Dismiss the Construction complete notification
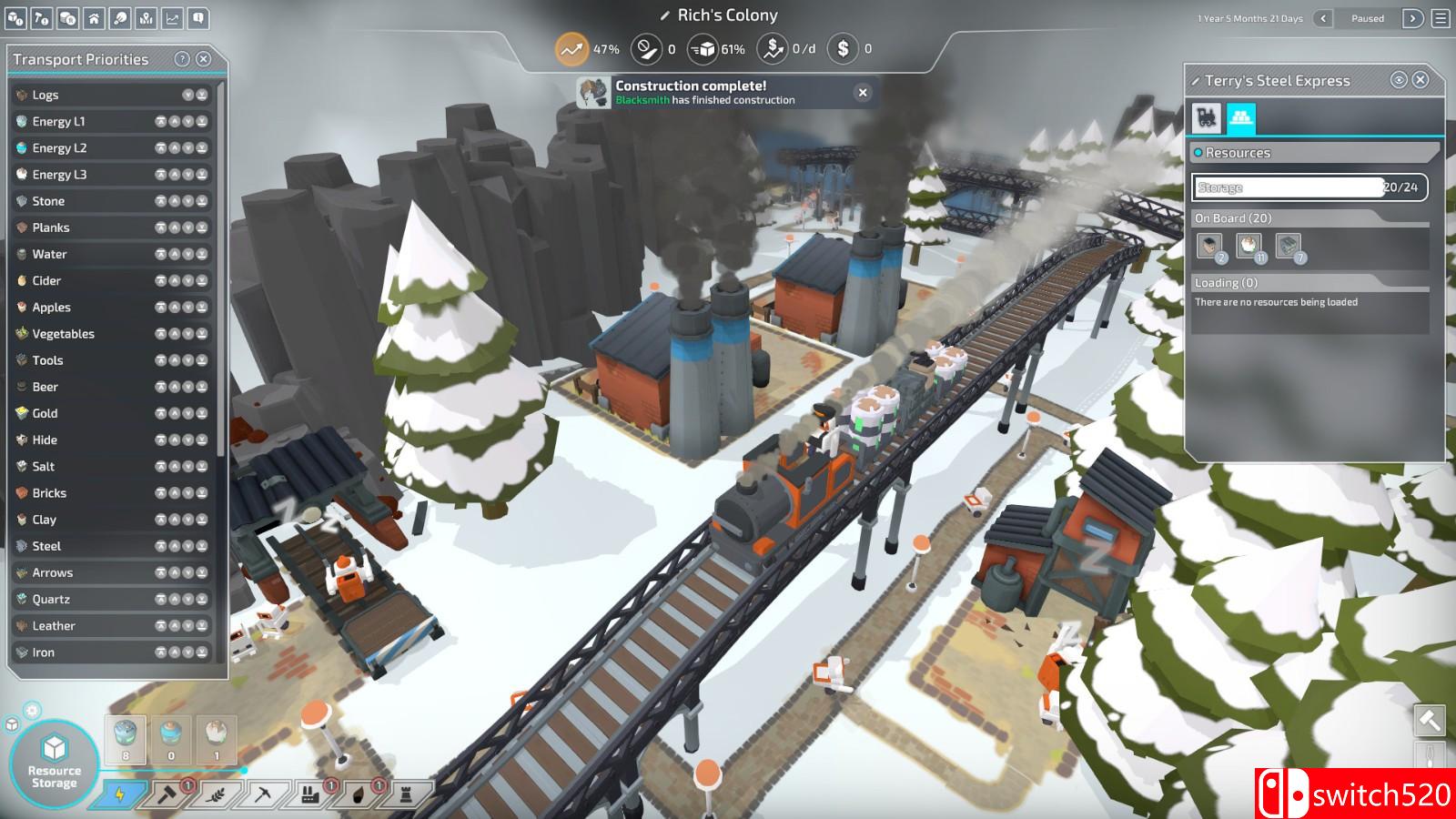 863,92
